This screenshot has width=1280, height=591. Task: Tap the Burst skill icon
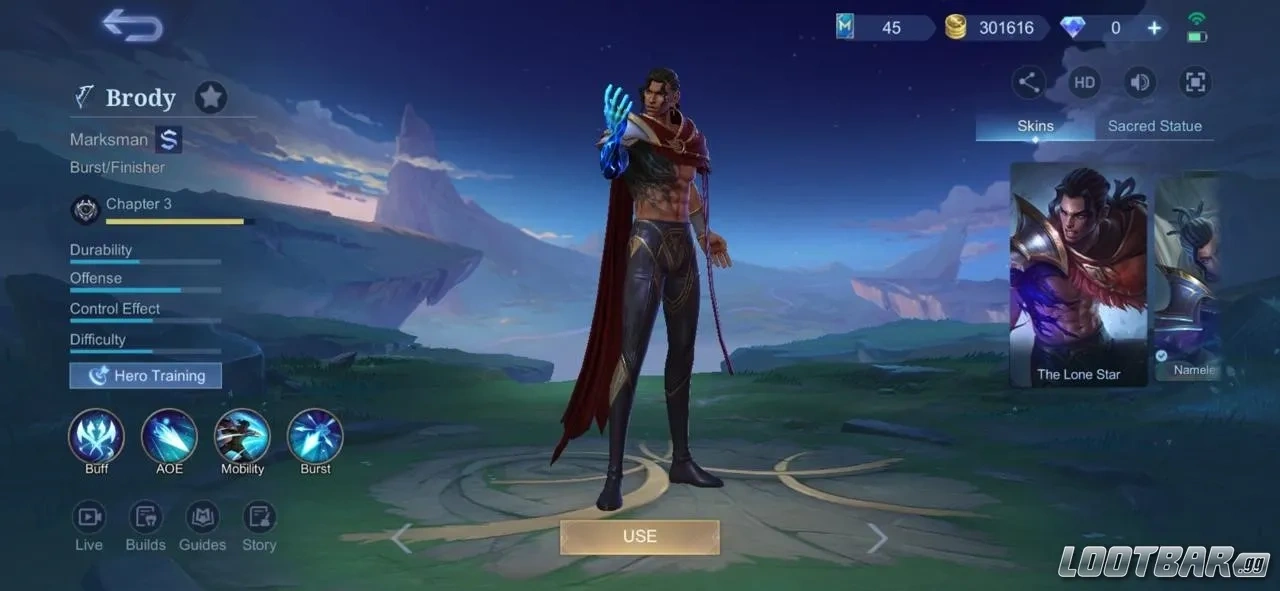[315, 436]
